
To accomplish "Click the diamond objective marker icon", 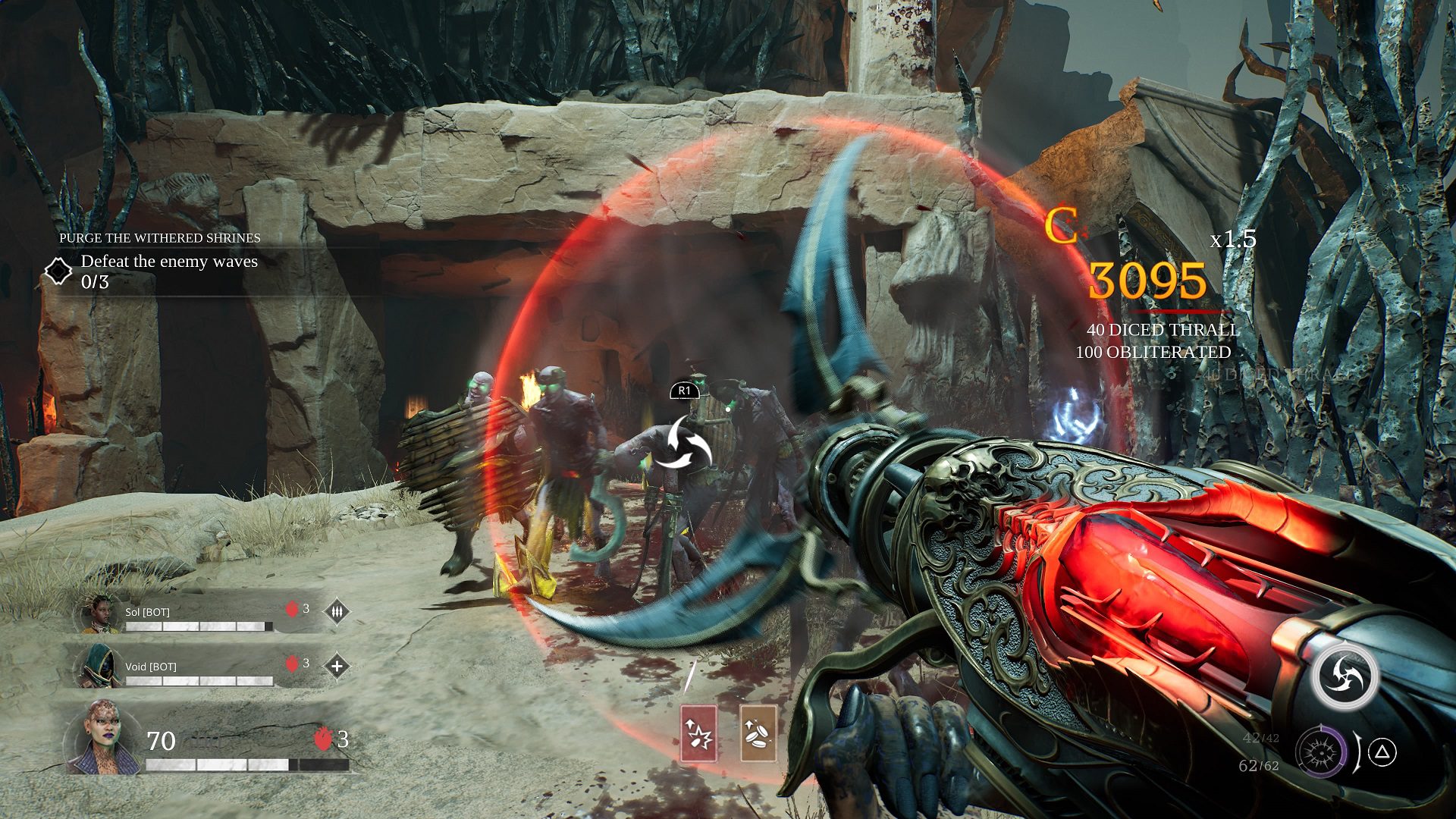I will [x=58, y=271].
